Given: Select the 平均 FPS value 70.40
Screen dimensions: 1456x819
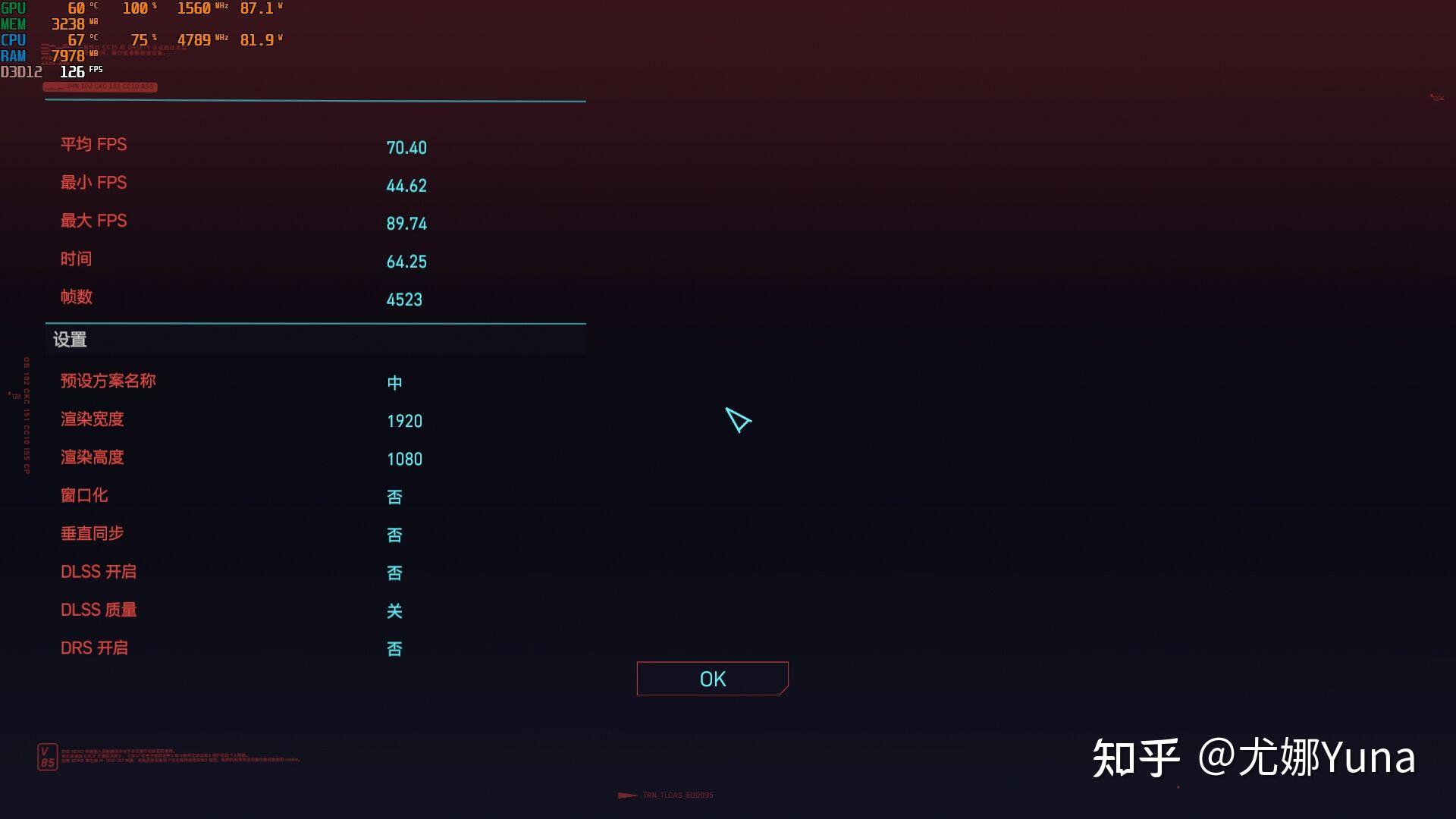Looking at the screenshot, I should click(406, 148).
